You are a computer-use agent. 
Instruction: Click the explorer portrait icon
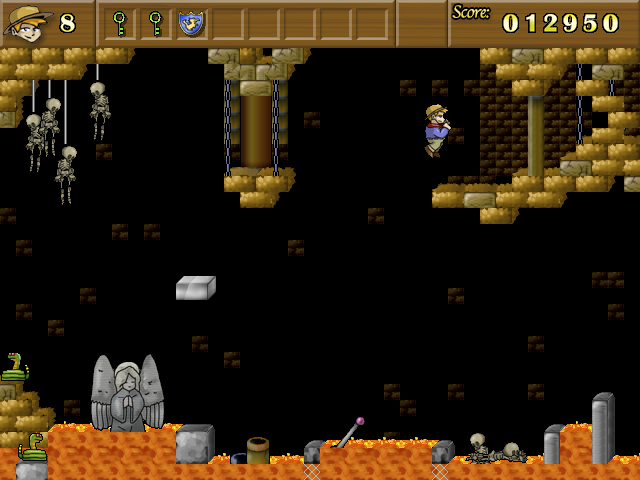pyautogui.click(x=28, y=22)
